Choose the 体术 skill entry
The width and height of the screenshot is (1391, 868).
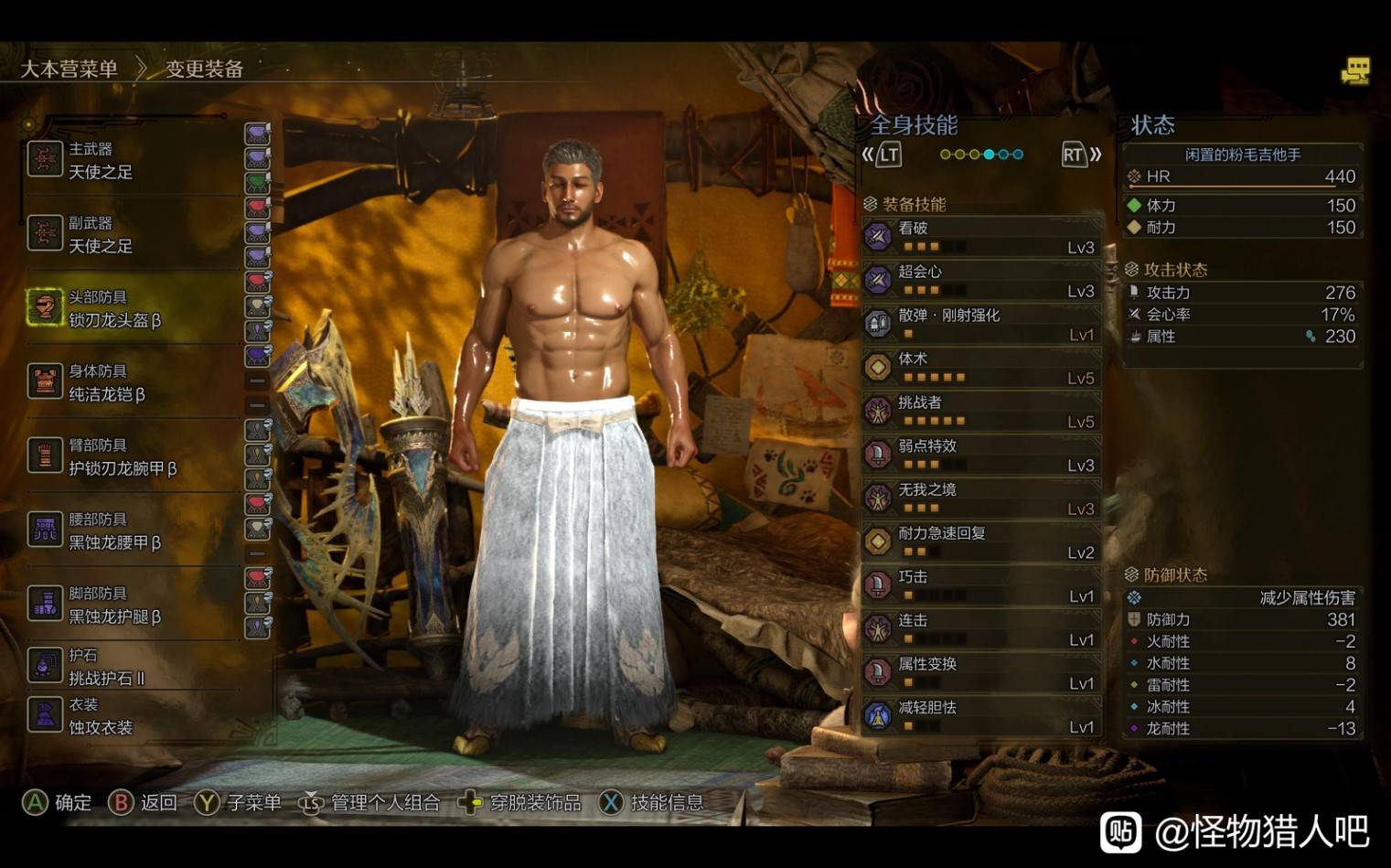(980, 368)
